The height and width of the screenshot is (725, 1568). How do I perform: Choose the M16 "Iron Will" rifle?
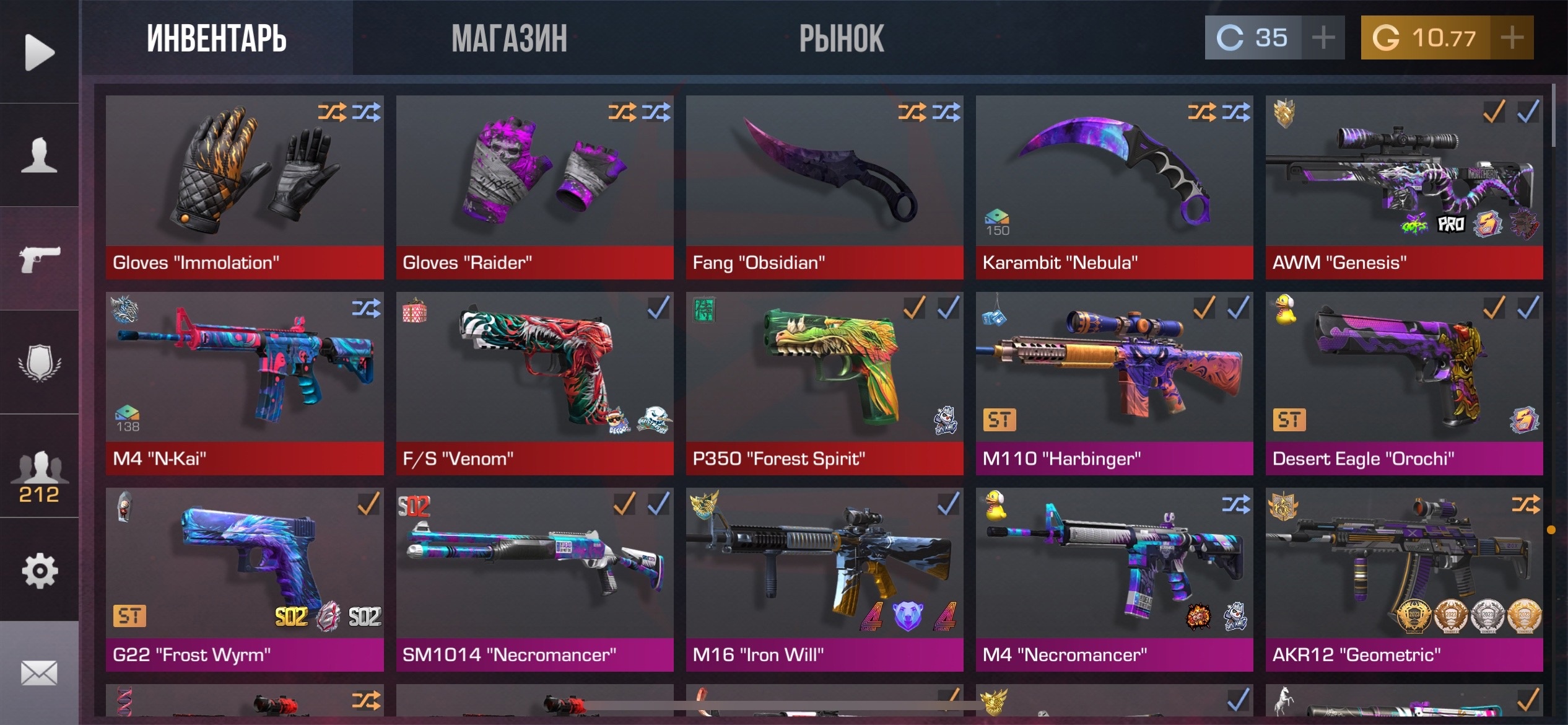[824, 579]
